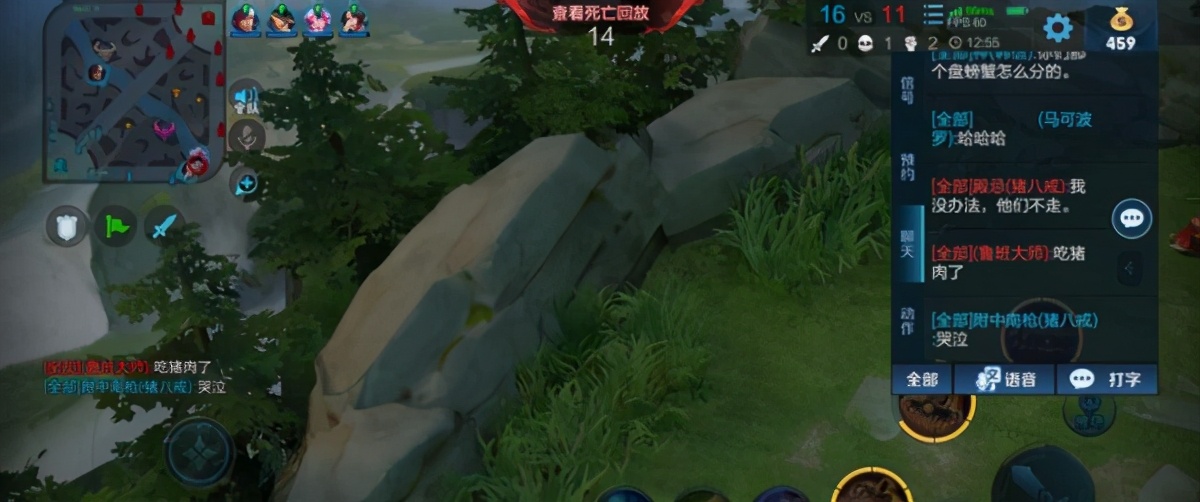1200x502 pixels.
Task: Open the scoreboard list icon
Action: (x=932, y=15)
